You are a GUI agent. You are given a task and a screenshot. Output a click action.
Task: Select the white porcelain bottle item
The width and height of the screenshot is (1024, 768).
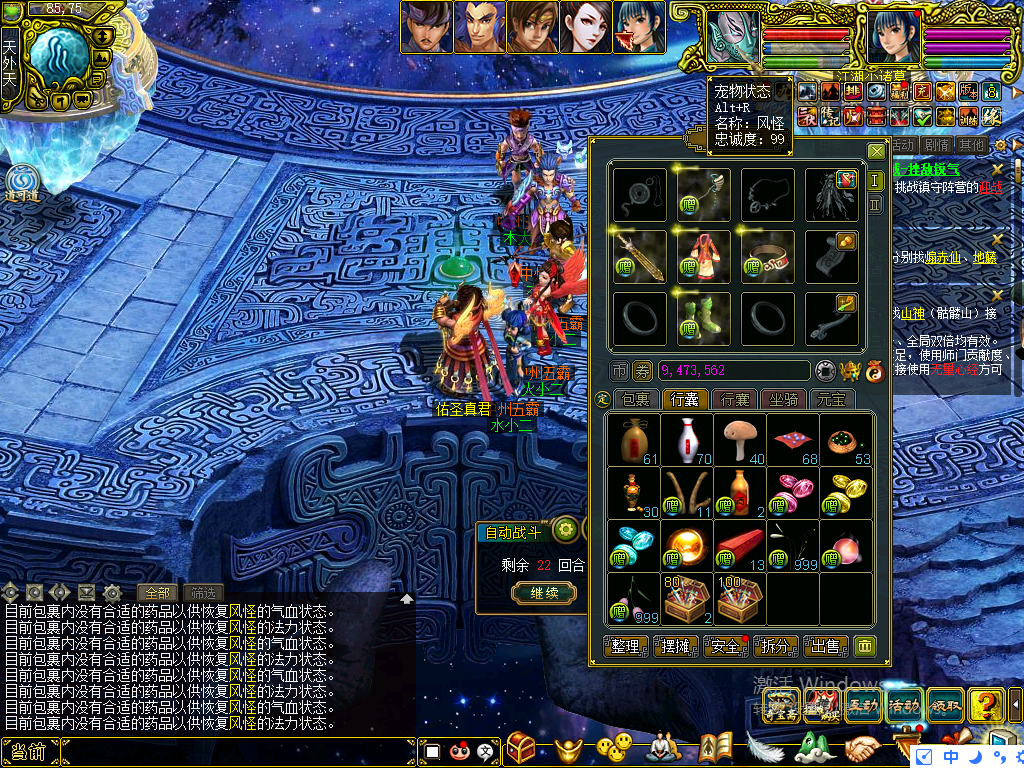(x=686, y=439)
